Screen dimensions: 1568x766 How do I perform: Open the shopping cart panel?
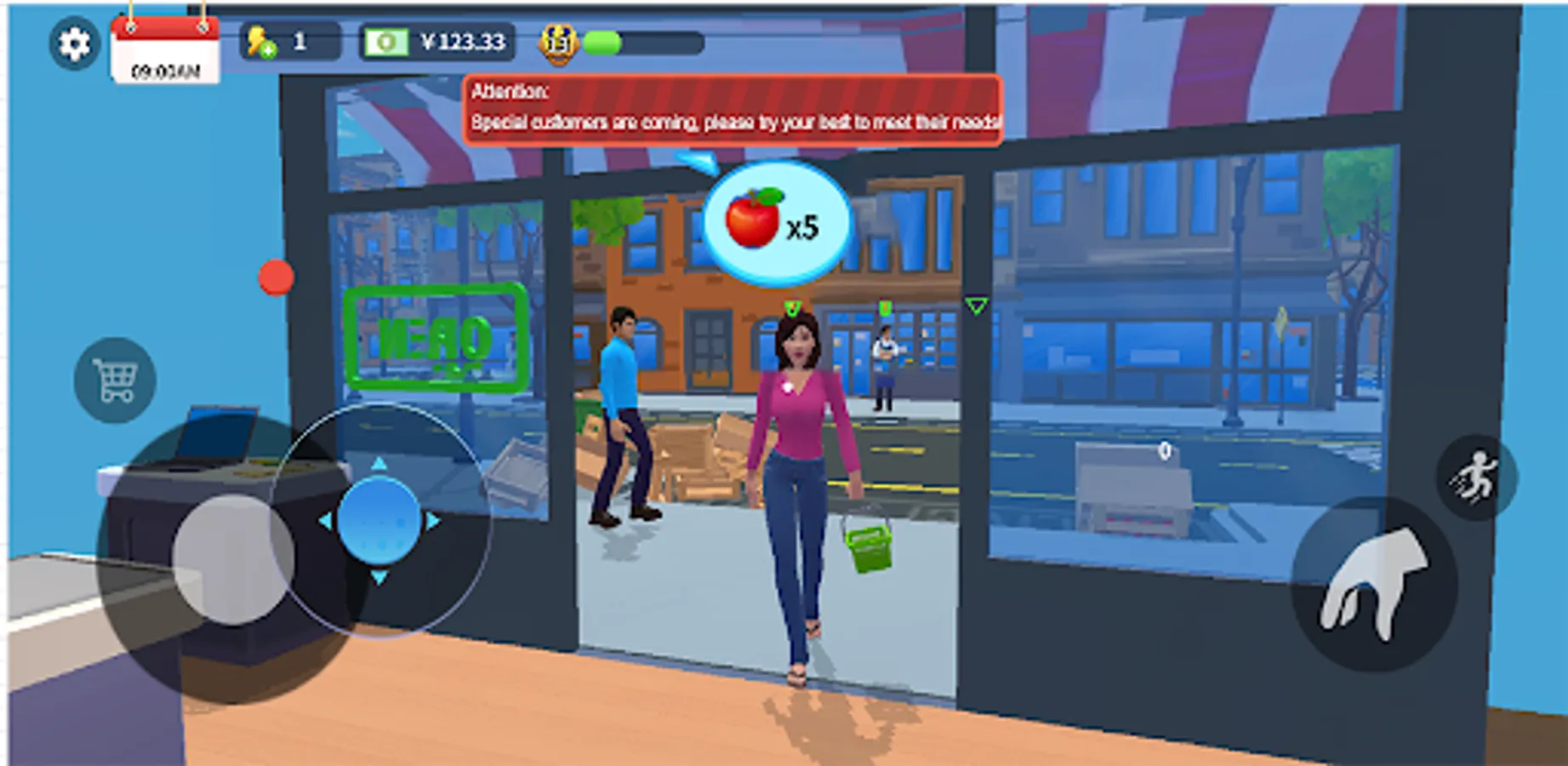(113, 378)
